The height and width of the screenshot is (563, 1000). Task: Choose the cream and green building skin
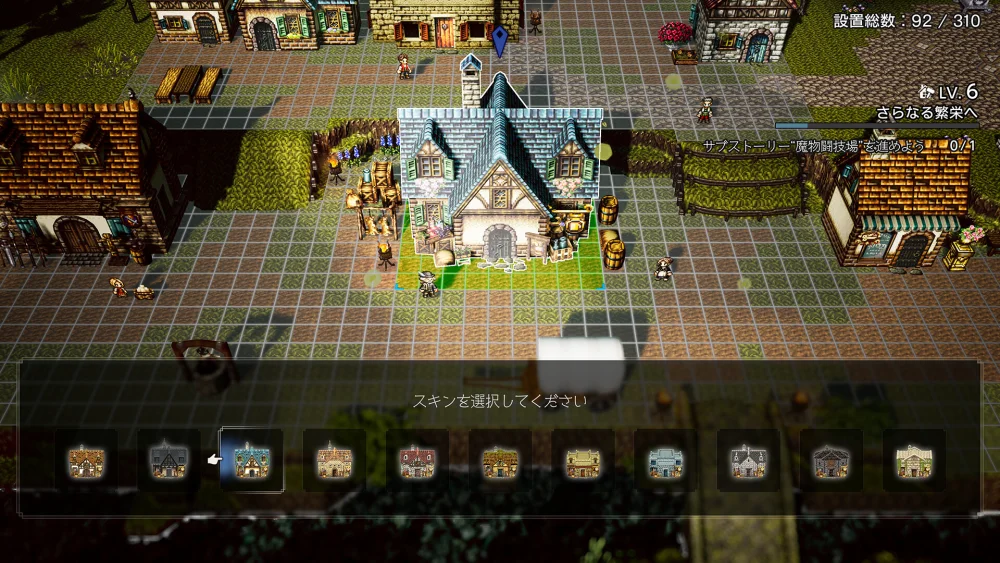pos(914,460)
